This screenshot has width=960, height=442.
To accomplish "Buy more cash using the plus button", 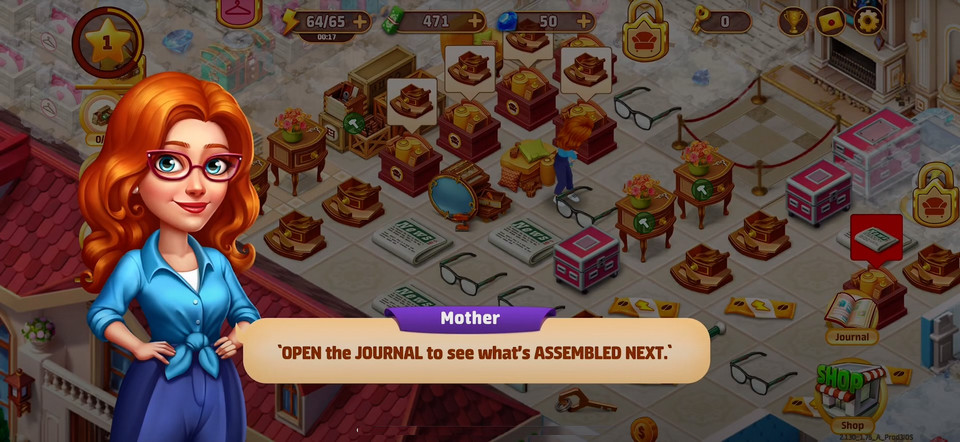I will (x=475, y=20).
